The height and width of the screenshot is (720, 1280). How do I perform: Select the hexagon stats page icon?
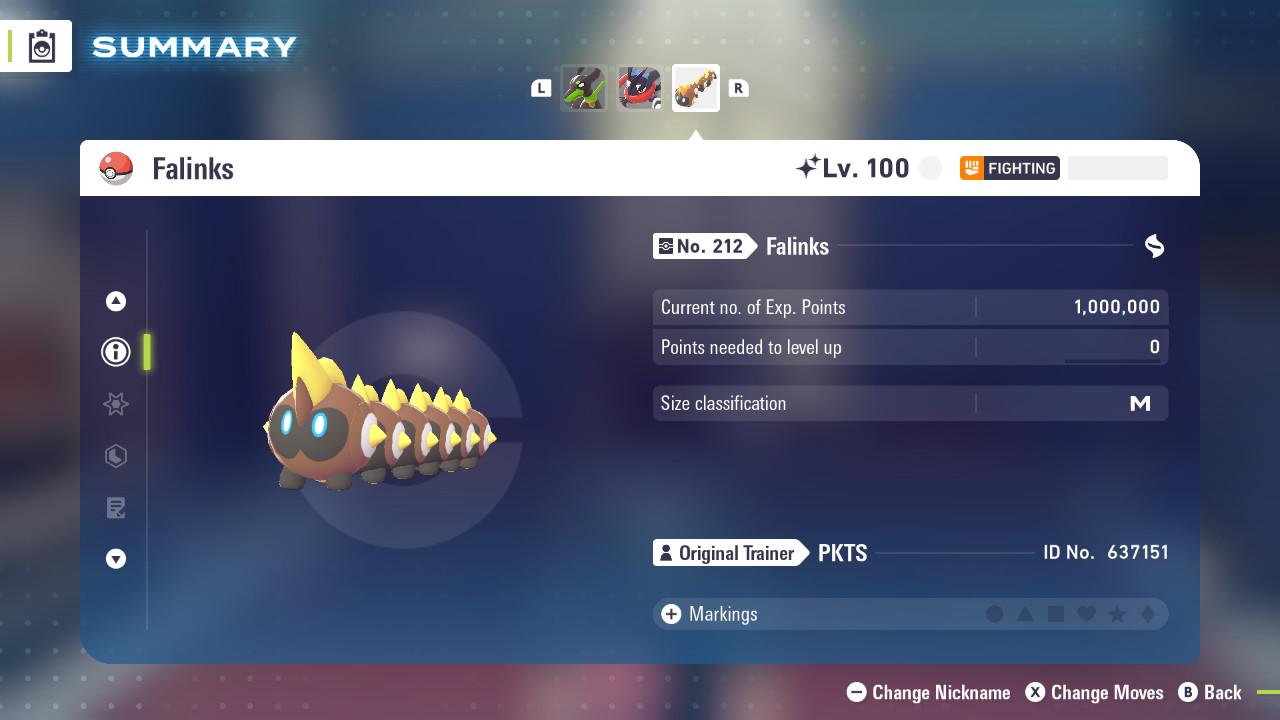115,456
